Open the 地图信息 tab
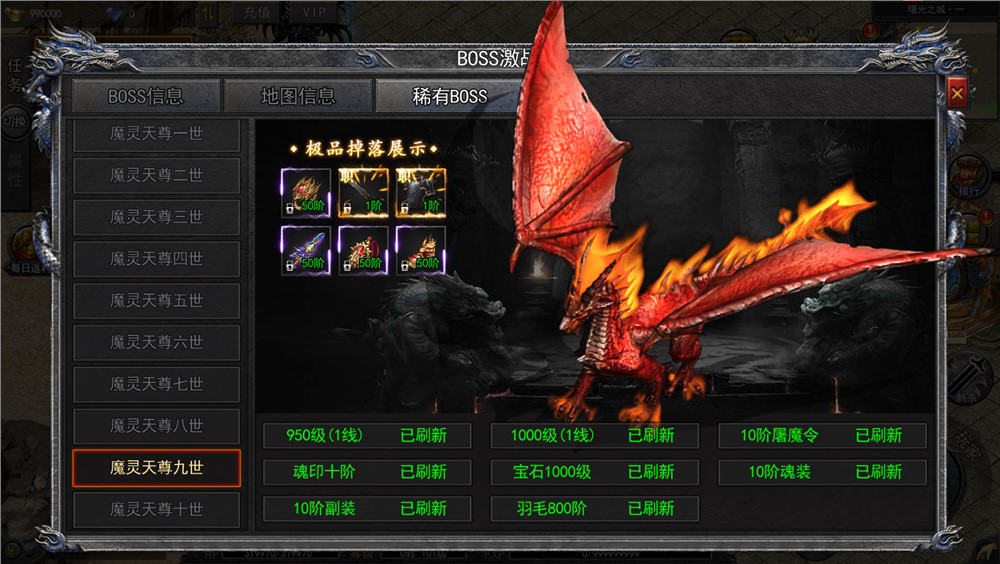This screenshot has width=1000, height=564. tap(298, 97)
